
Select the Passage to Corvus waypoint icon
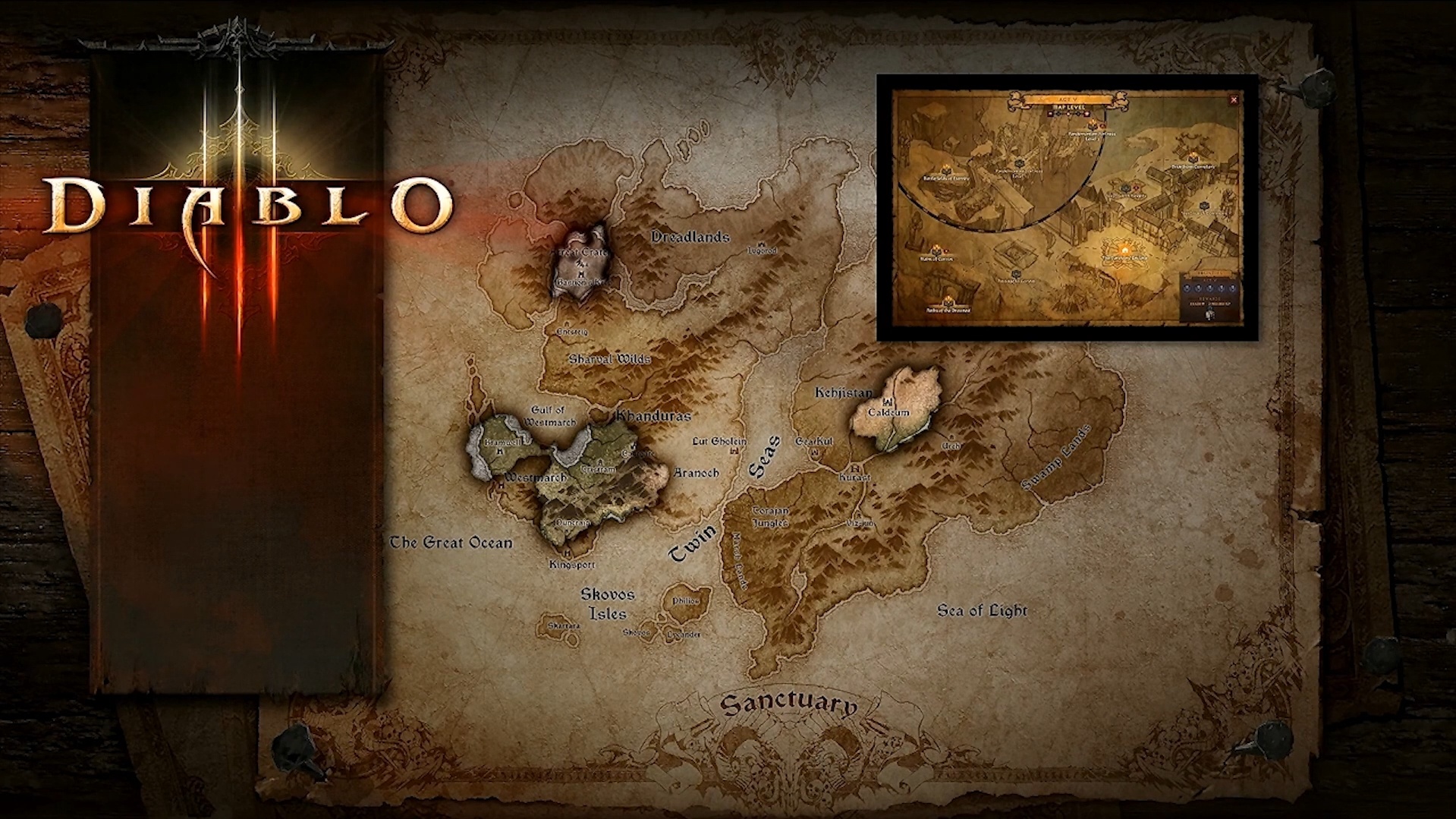click(x=1017, y=274)
